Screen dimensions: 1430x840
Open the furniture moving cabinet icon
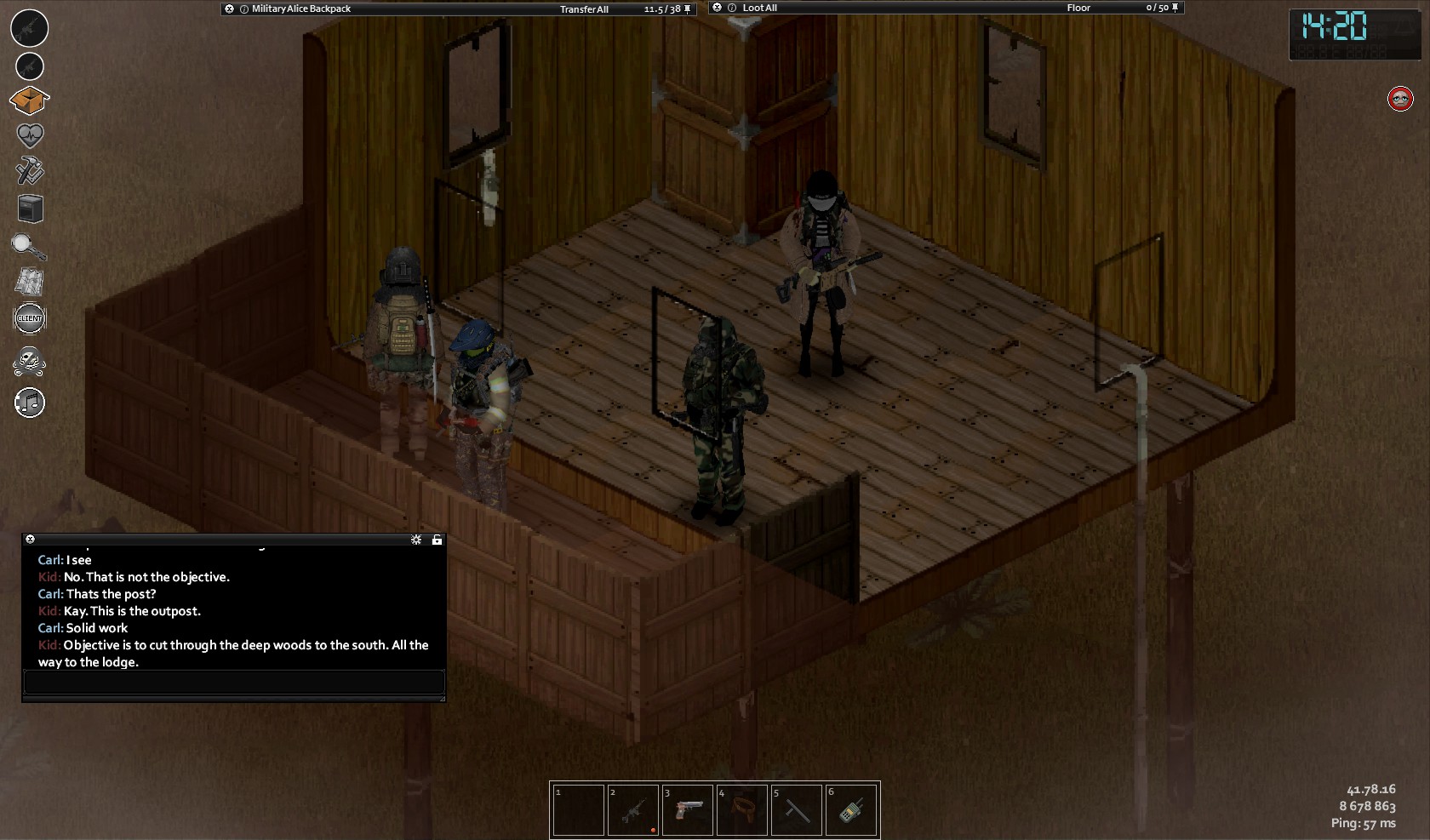[30, 209]
